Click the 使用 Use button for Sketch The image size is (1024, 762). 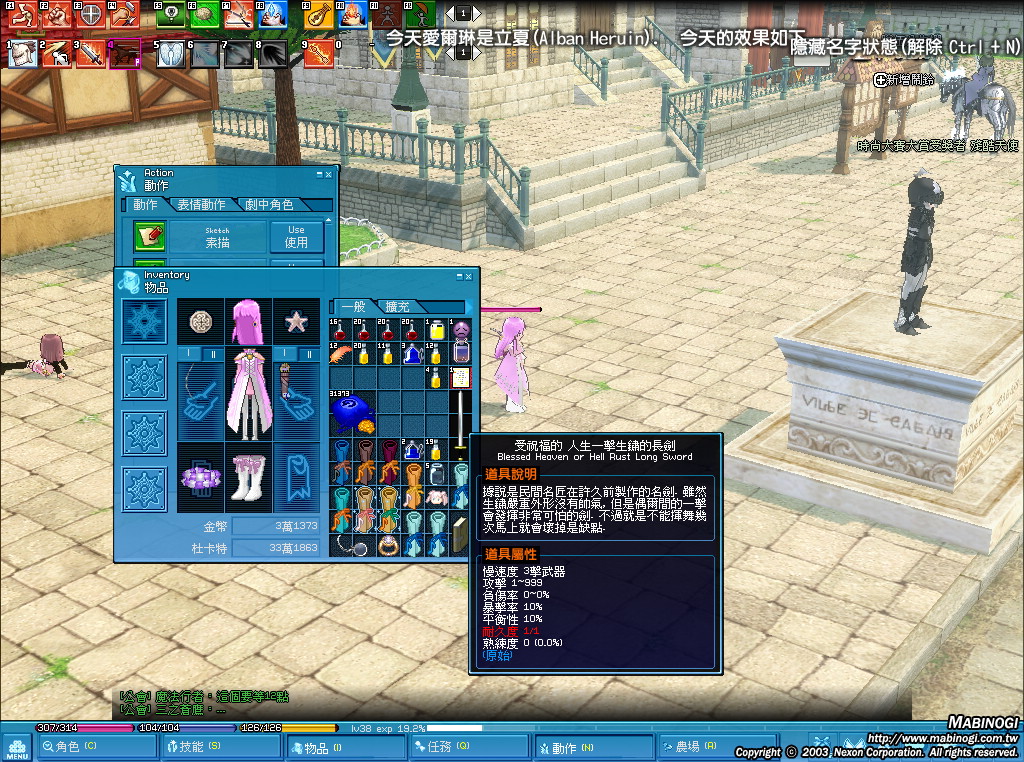(297, 237)
